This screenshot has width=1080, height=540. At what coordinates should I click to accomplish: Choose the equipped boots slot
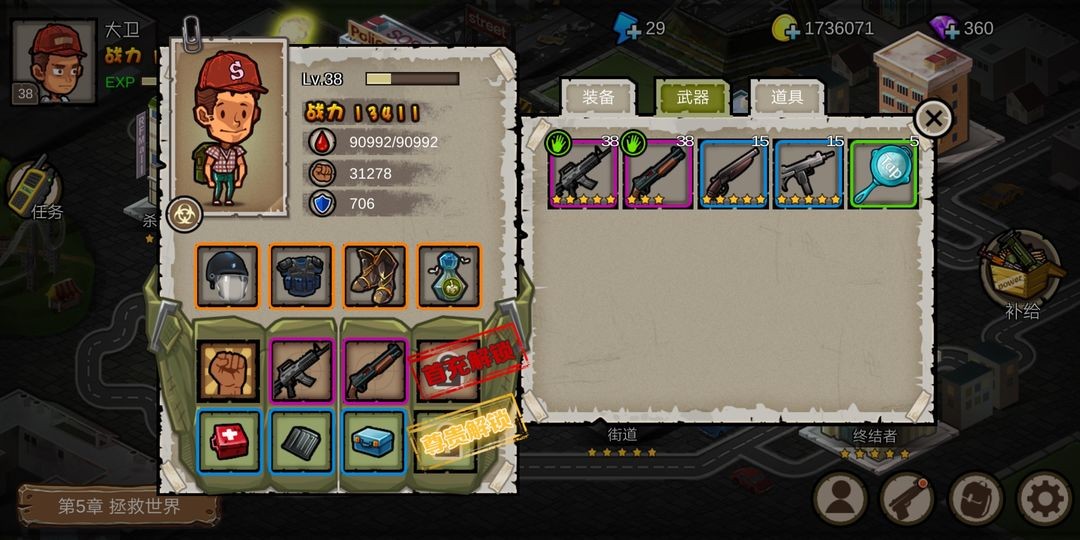(x=375, y=276)
